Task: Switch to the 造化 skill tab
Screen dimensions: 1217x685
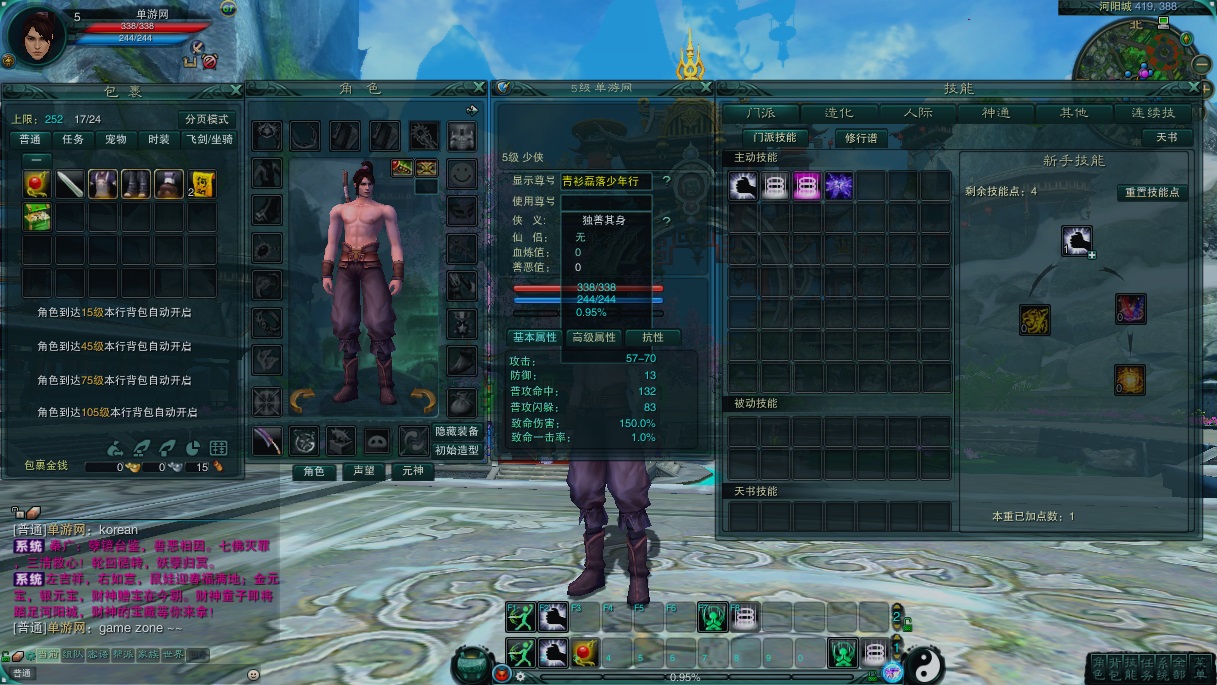Action: click(838, 113)
